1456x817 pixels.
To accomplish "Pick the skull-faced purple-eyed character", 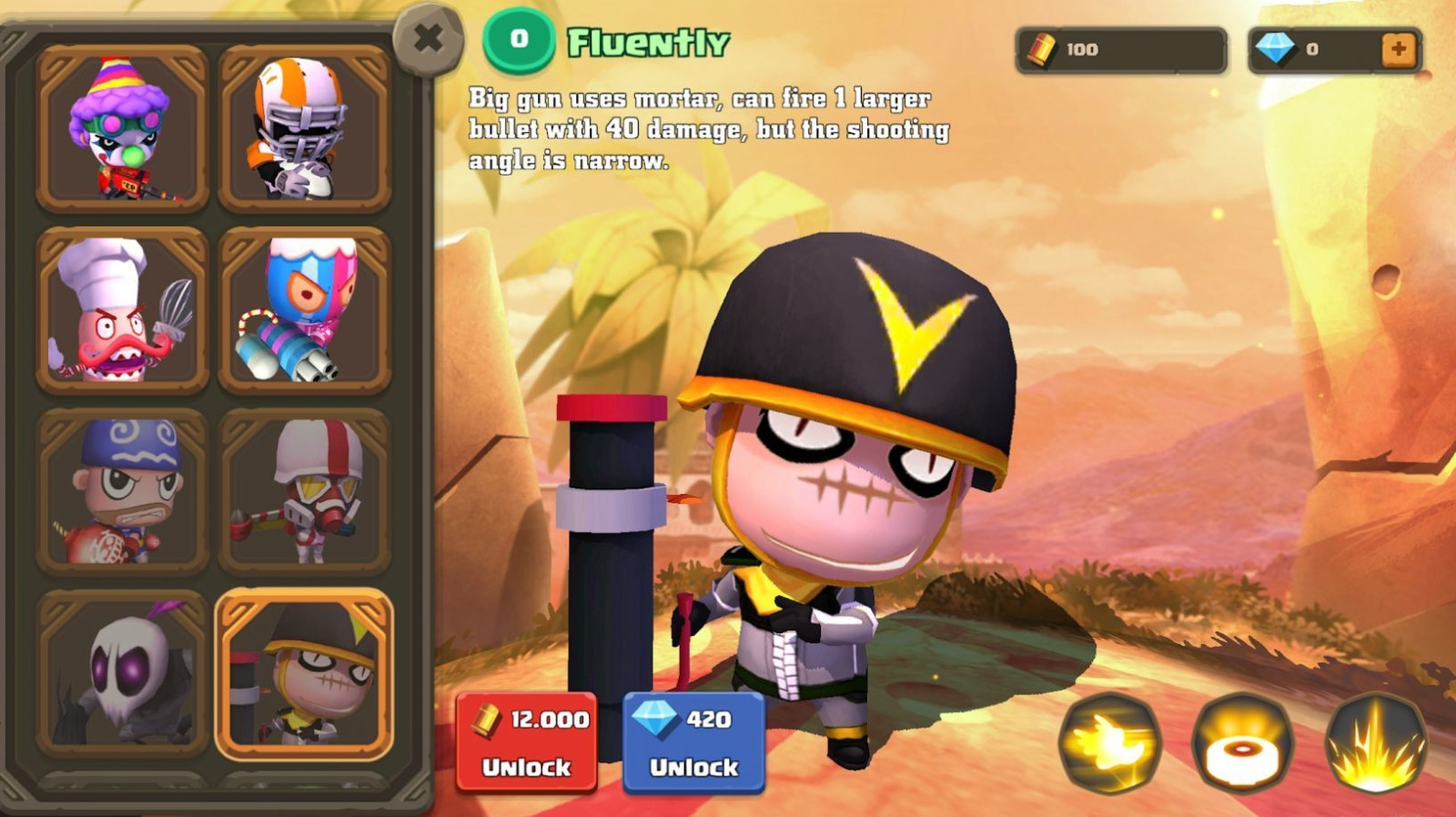I will tap(122, 673).
